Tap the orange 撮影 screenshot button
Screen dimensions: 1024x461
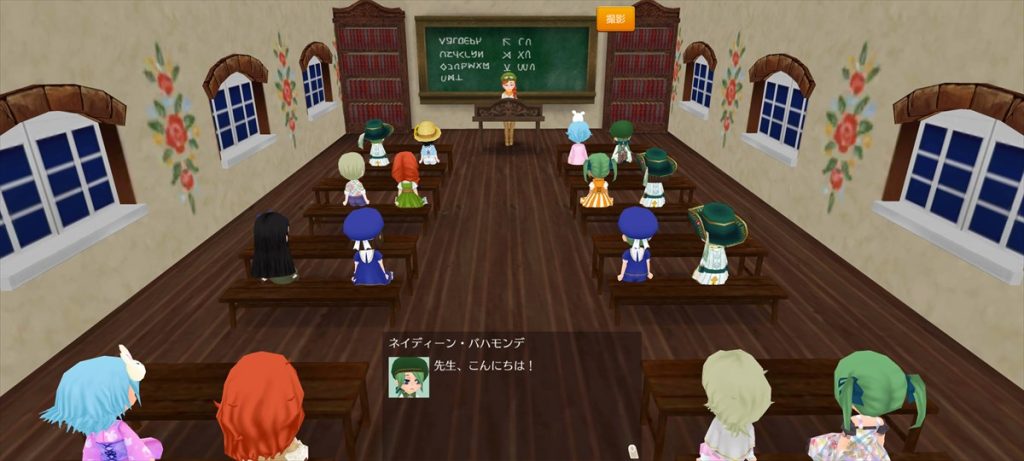click(x=615, y=19)
